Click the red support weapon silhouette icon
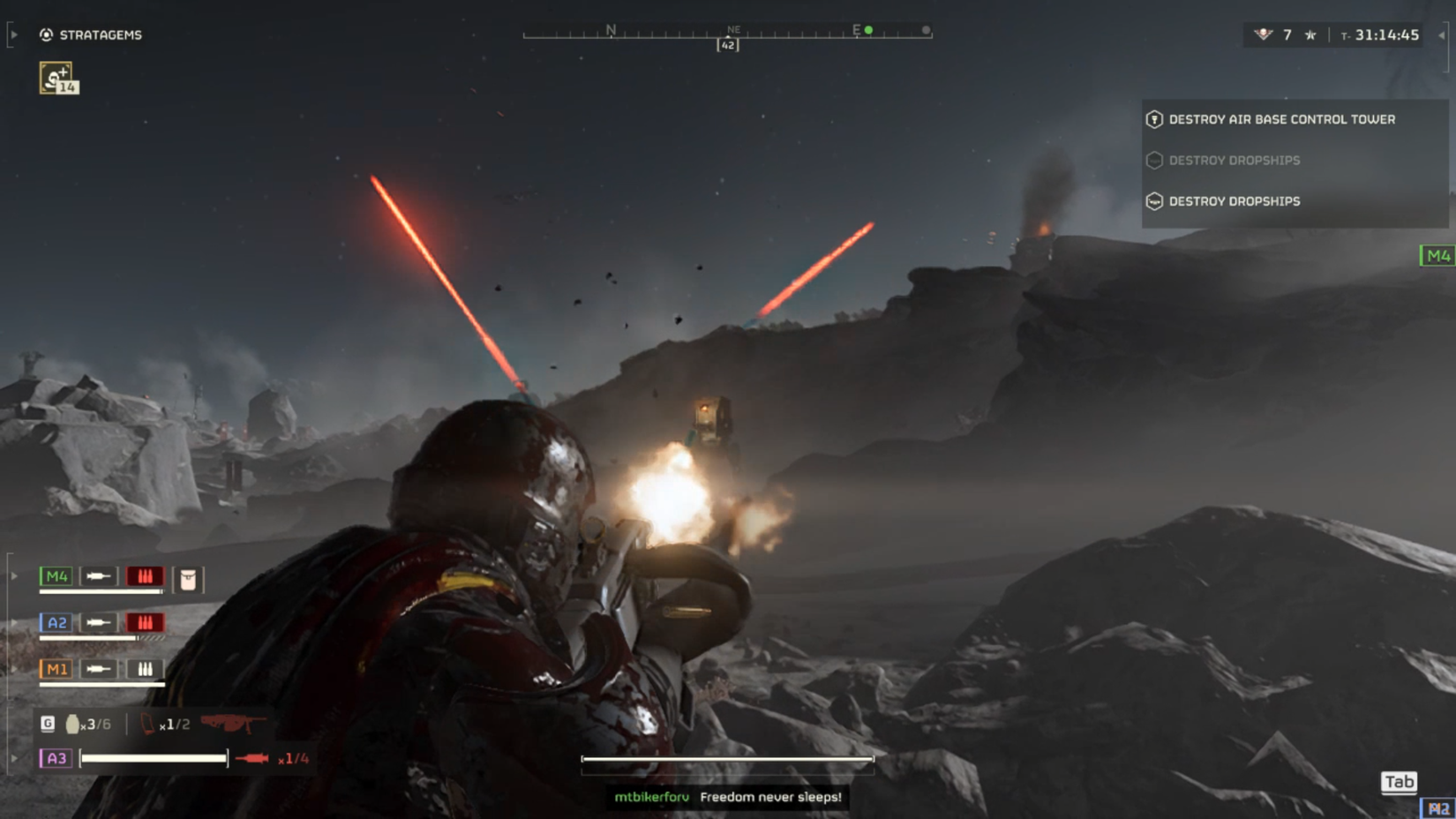 pyautogui.click(x=235, y=724)
